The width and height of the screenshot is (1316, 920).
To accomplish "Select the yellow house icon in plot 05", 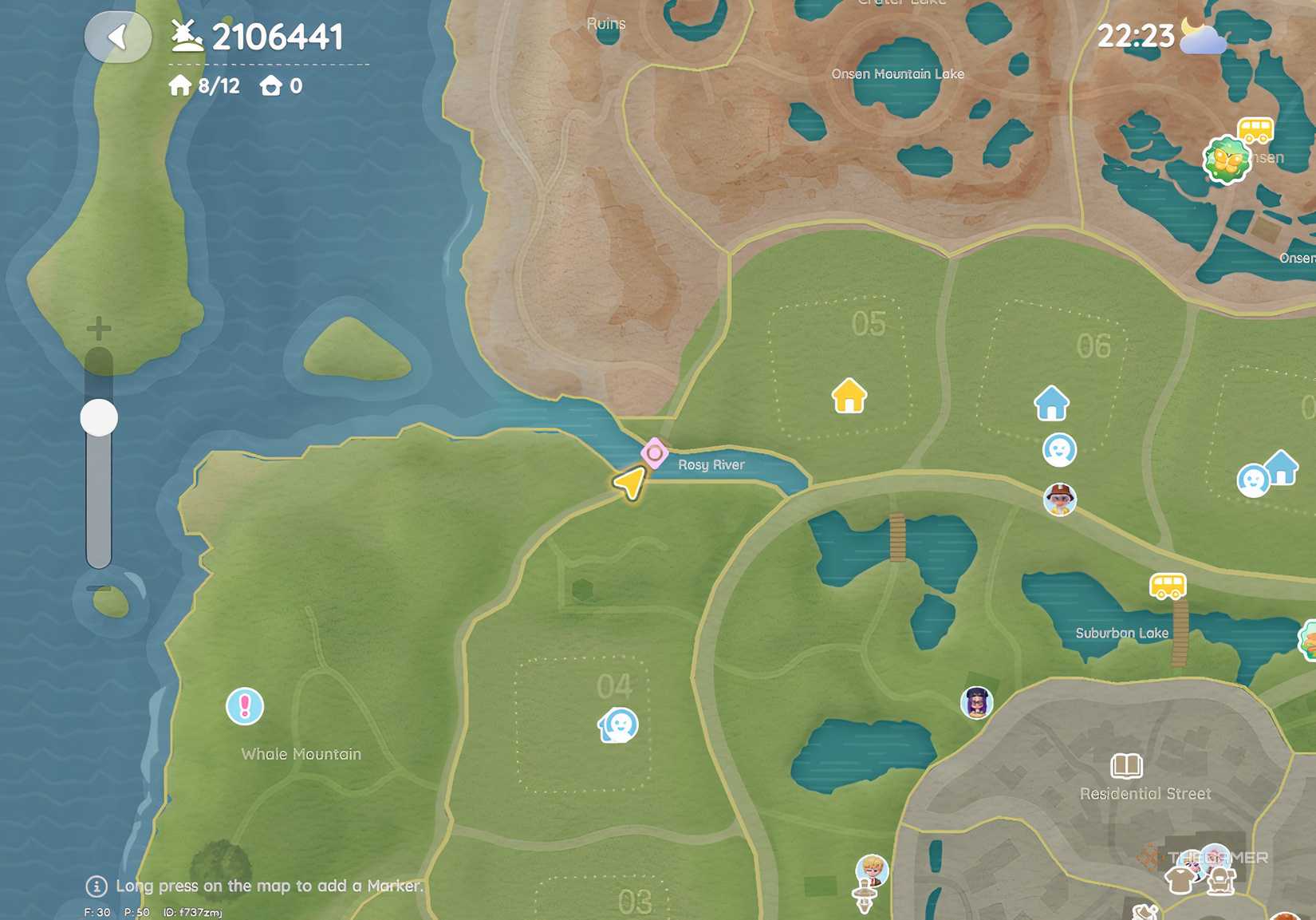I will (847, 397).
